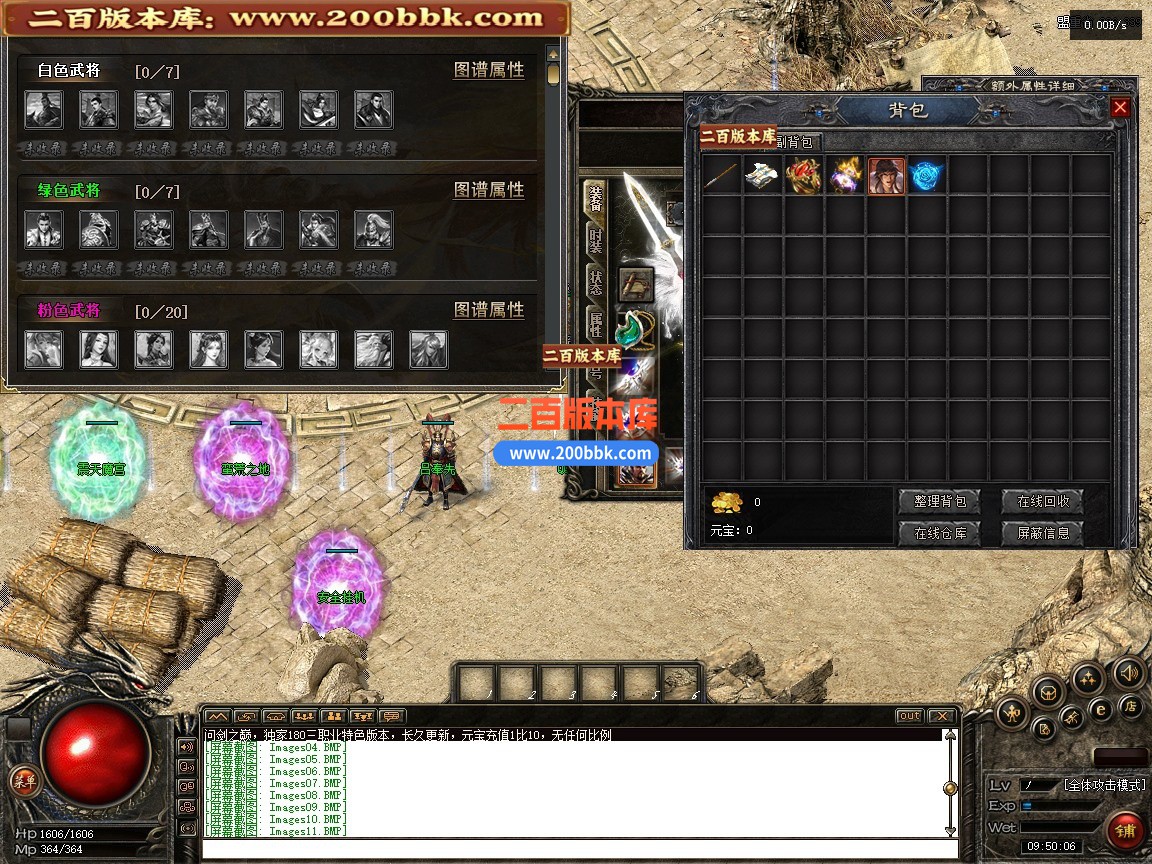
Task: Open the 店 store round icon
Action: tap(1131, 706)
